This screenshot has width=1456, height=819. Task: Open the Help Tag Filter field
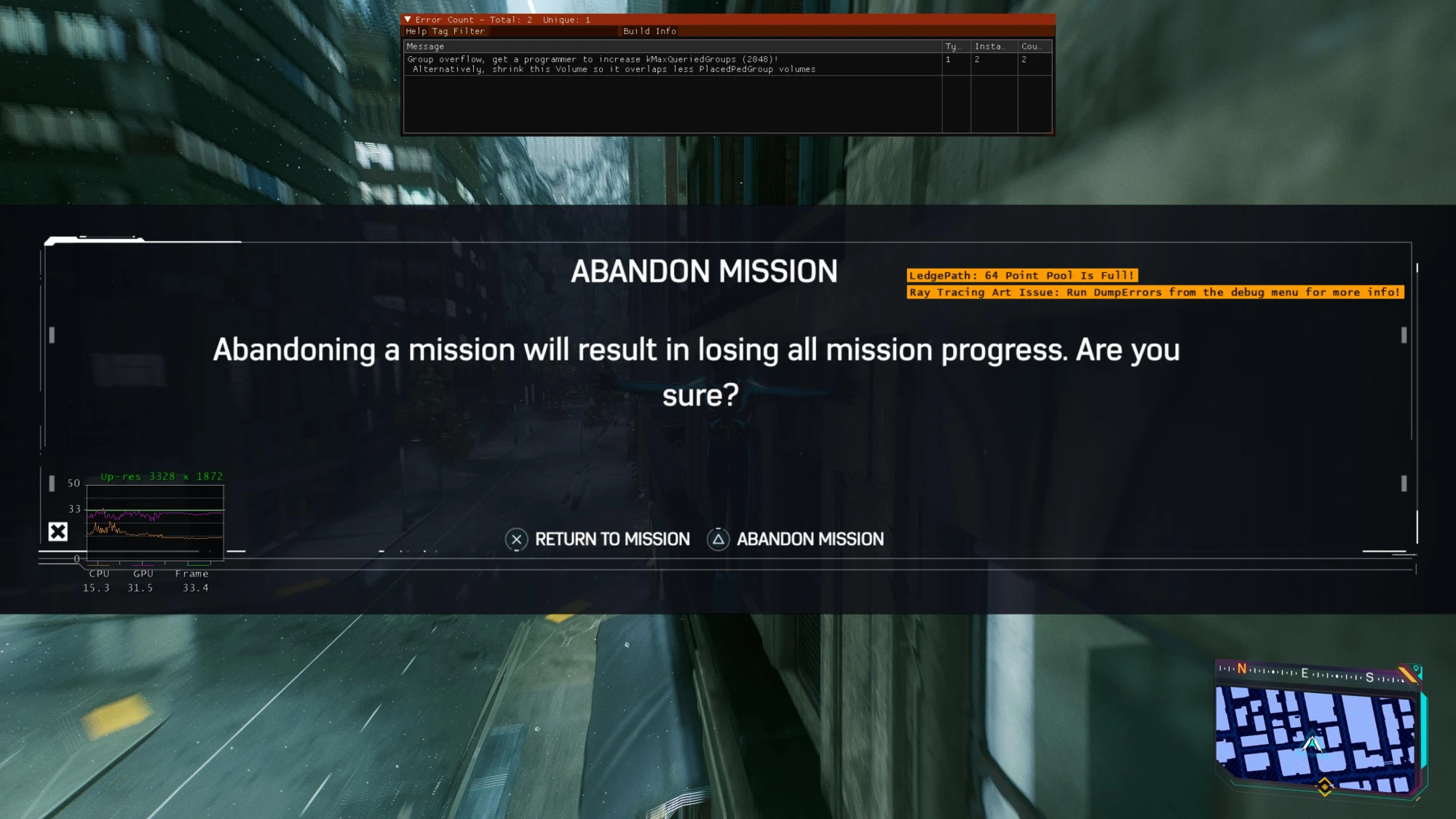[445, 31]
